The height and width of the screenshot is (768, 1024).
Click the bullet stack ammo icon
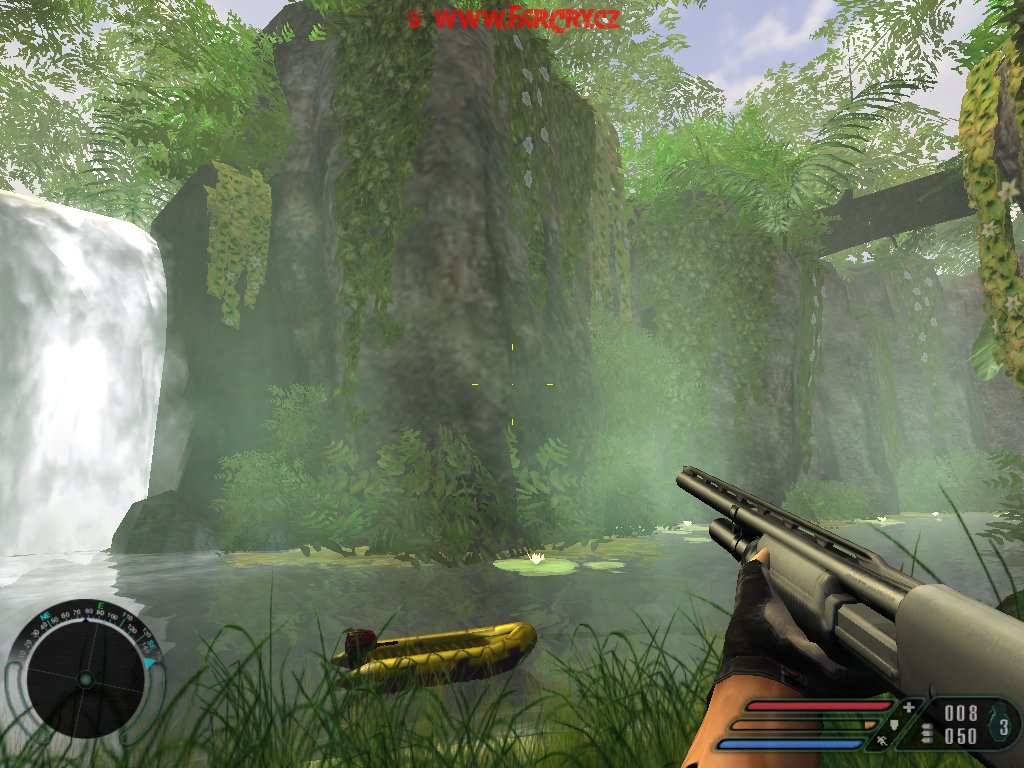[927, 735]
